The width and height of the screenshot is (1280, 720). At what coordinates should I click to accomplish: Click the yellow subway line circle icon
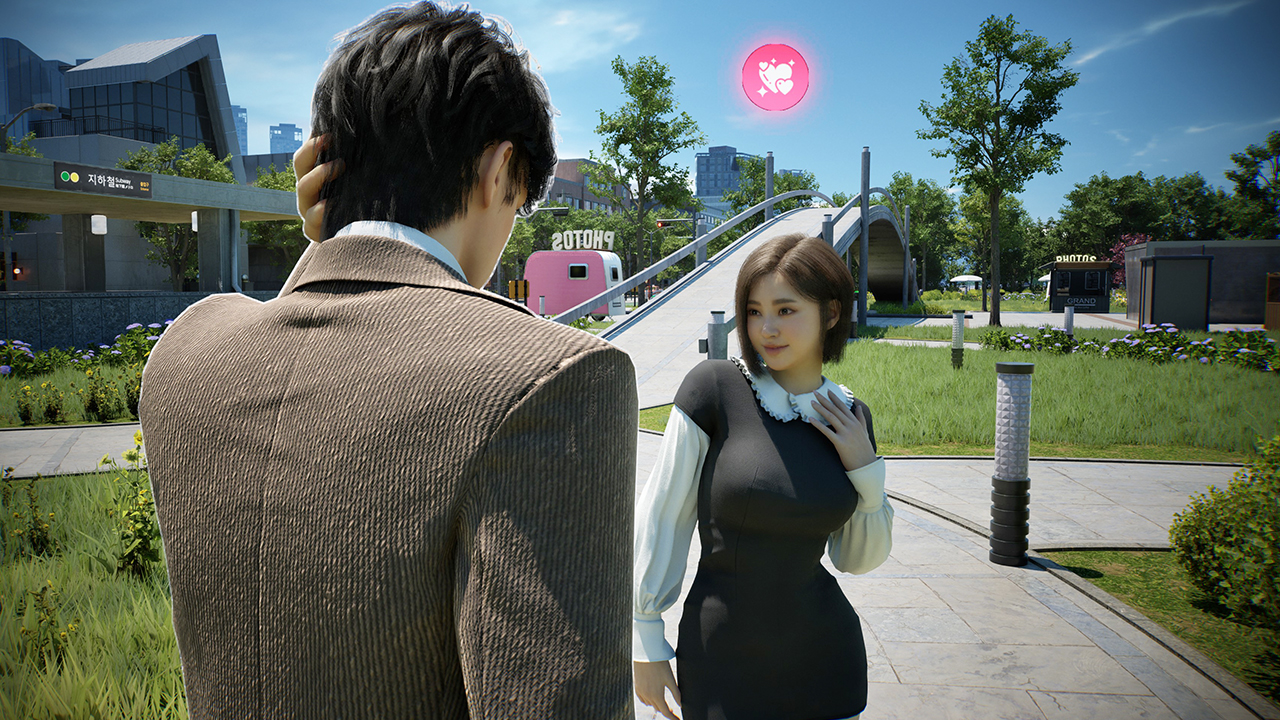click(x=76, y=178)
